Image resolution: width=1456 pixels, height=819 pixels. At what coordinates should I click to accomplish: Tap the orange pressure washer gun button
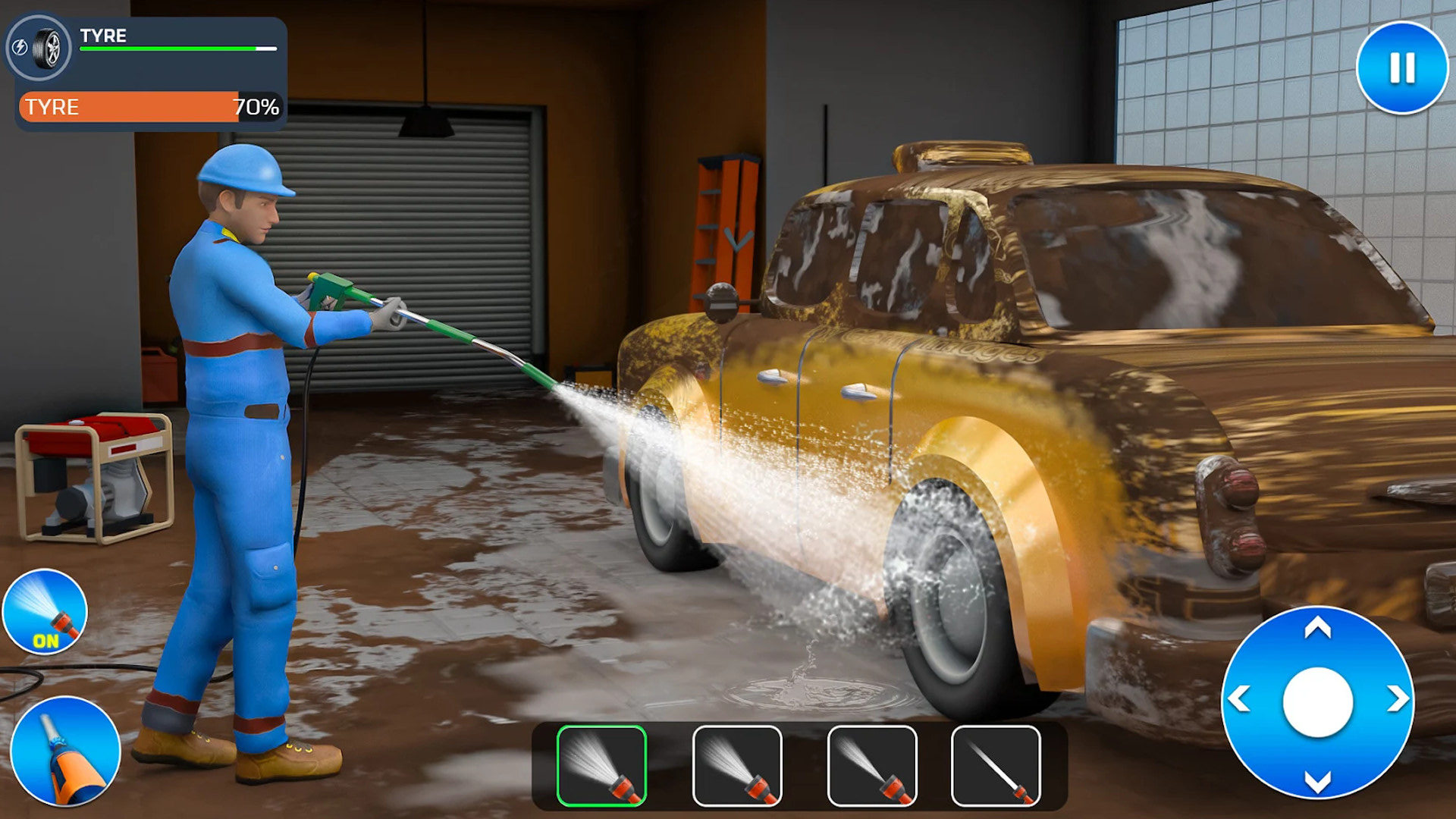click(65, 752)
